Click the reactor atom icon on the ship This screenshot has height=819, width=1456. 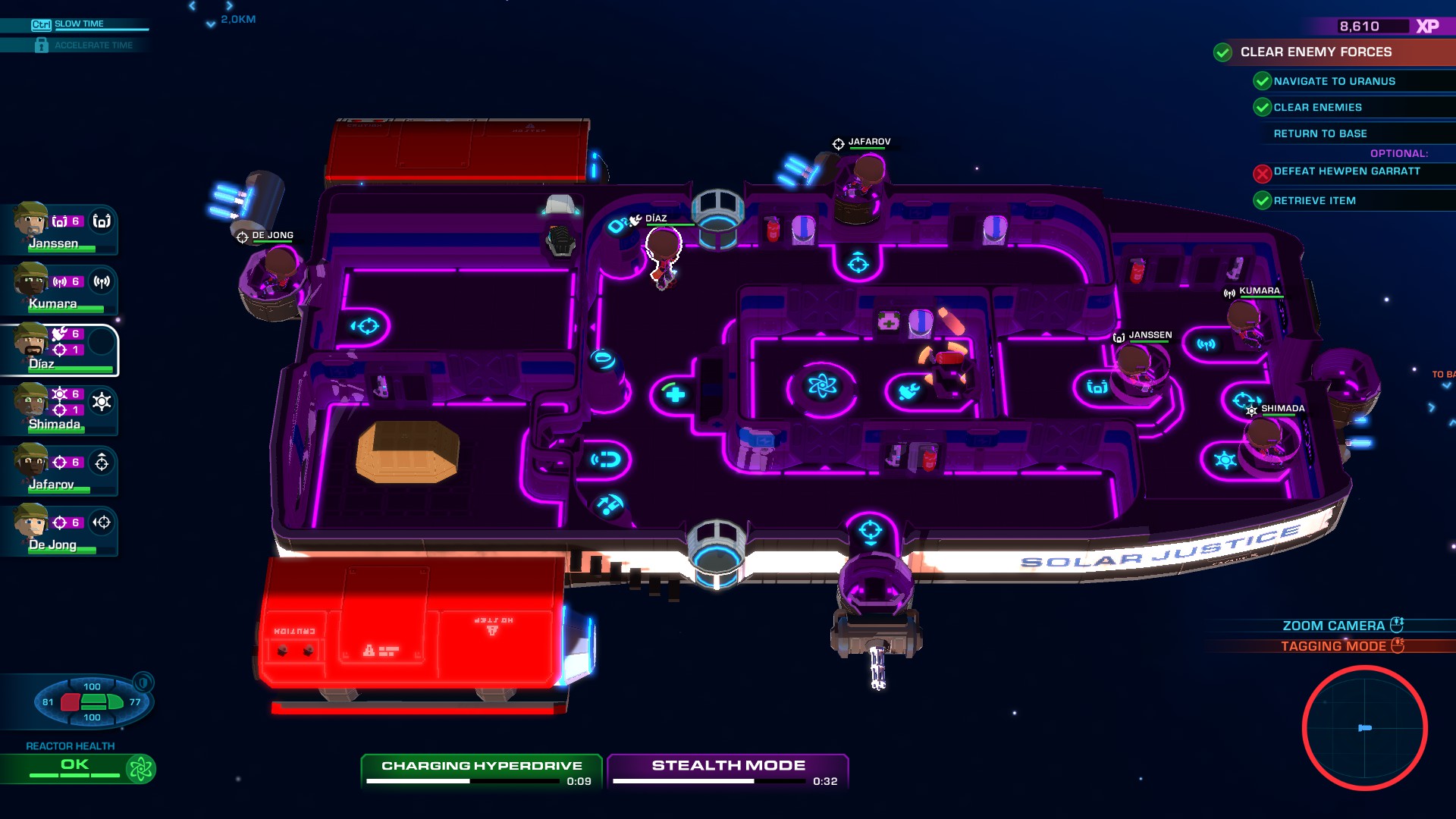coord(824,387)
